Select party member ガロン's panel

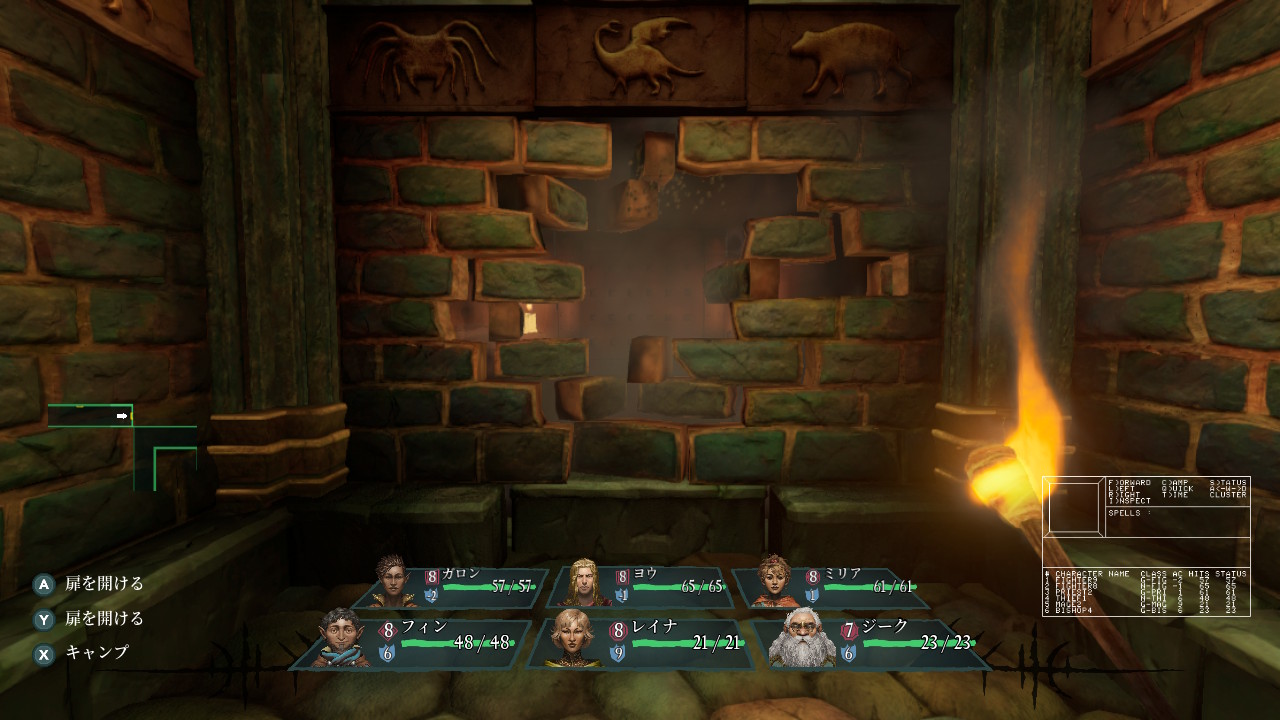click(x=453, y=587)
